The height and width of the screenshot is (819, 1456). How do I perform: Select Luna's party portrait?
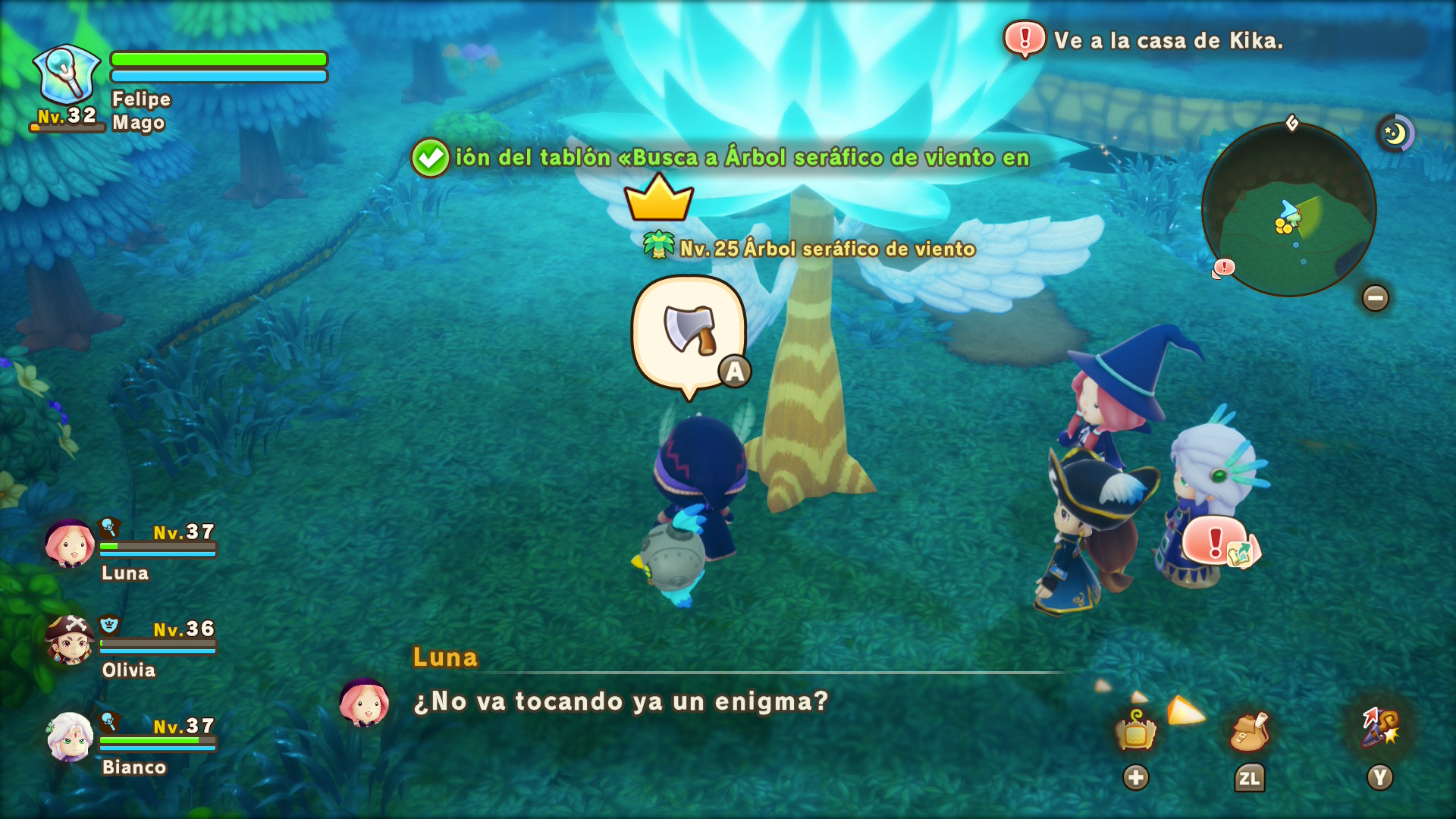[x=69, y=544]
